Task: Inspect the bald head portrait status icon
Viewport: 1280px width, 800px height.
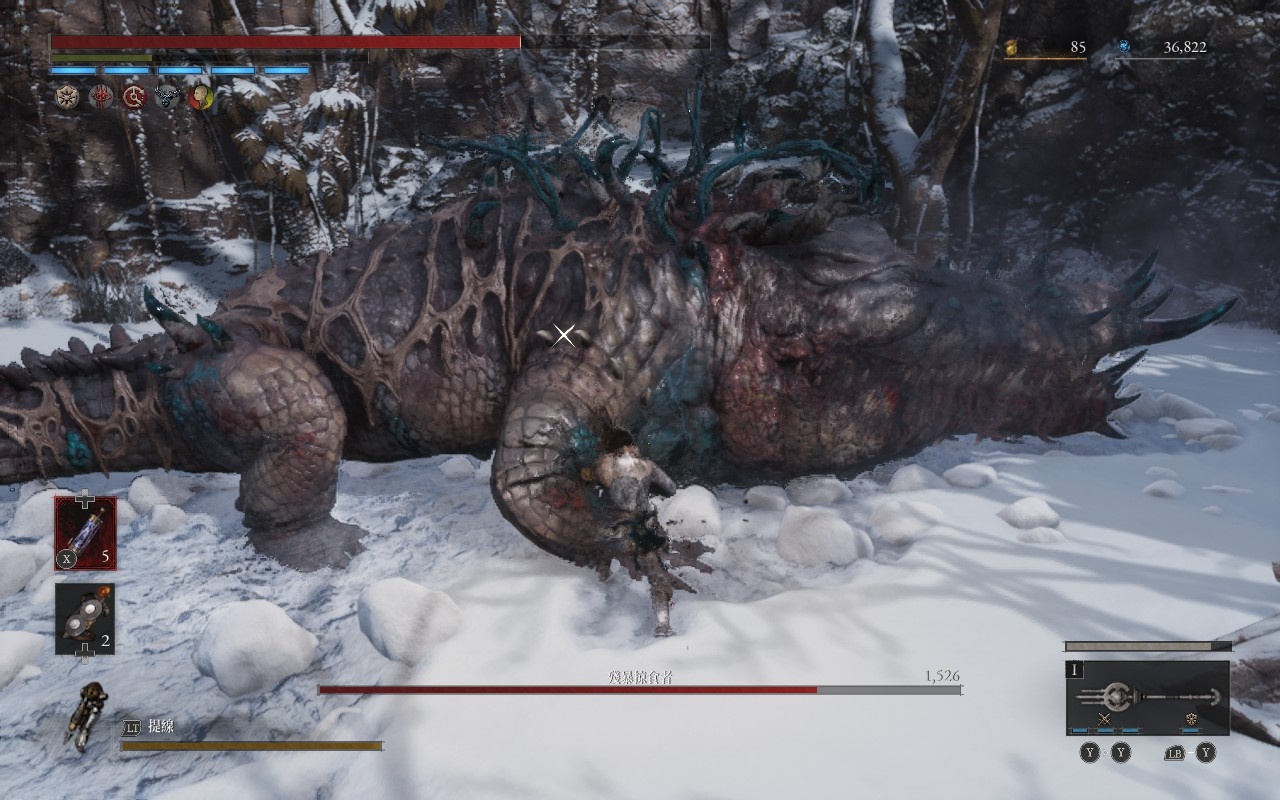Action: point(200,96)
